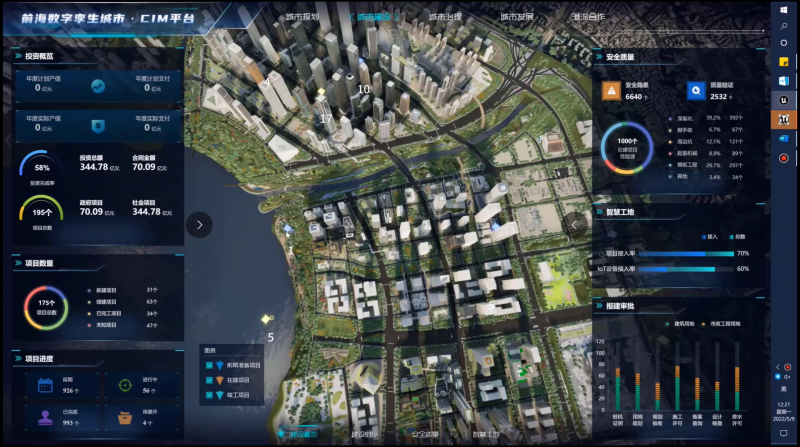Toggle the 前期准备项目 legend checkbox
Viewport: 800px width, 447px height.
point(208,365)
